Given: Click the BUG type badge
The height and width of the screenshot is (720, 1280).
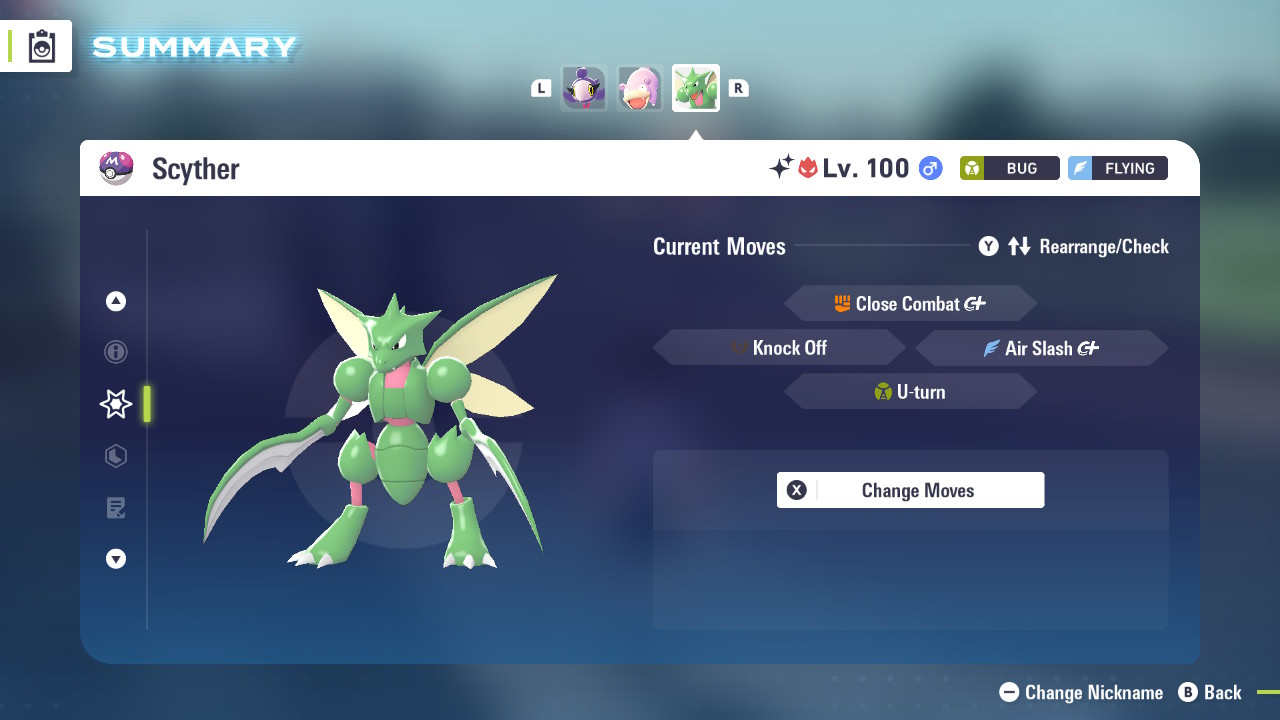Looking at the screenshot, I should 1009,168.
